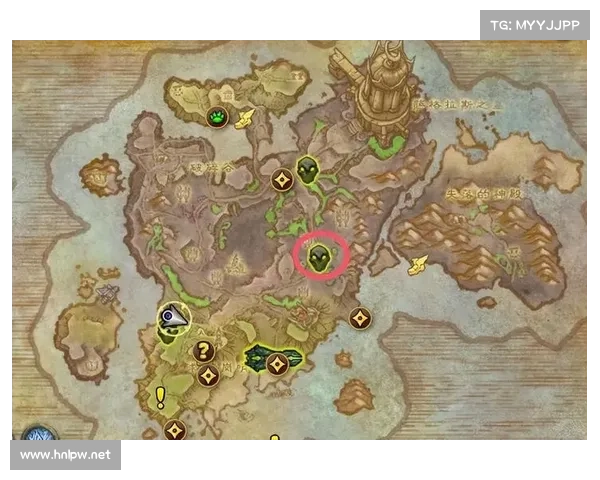Screen dimensions: 600x480
Task: Click the white arrow player position marker
Action: coord(173,319)
